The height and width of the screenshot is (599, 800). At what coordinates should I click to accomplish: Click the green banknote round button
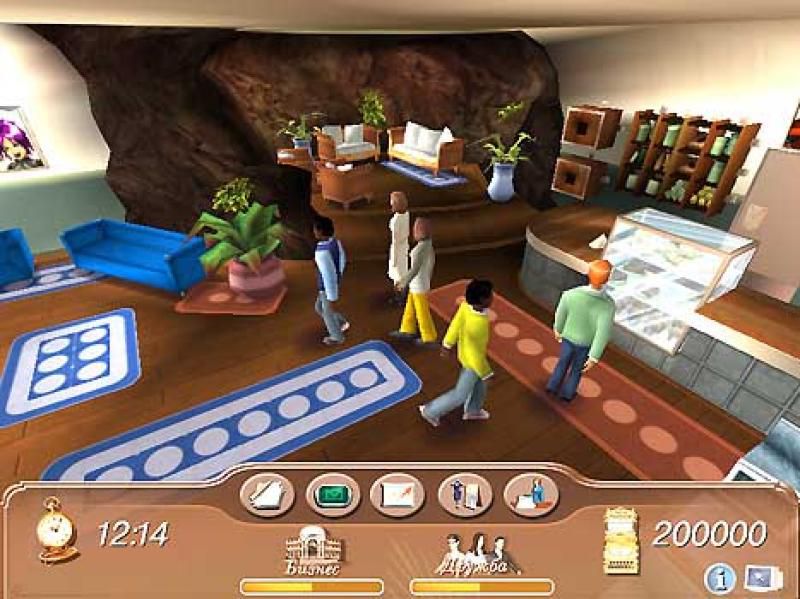333,495
